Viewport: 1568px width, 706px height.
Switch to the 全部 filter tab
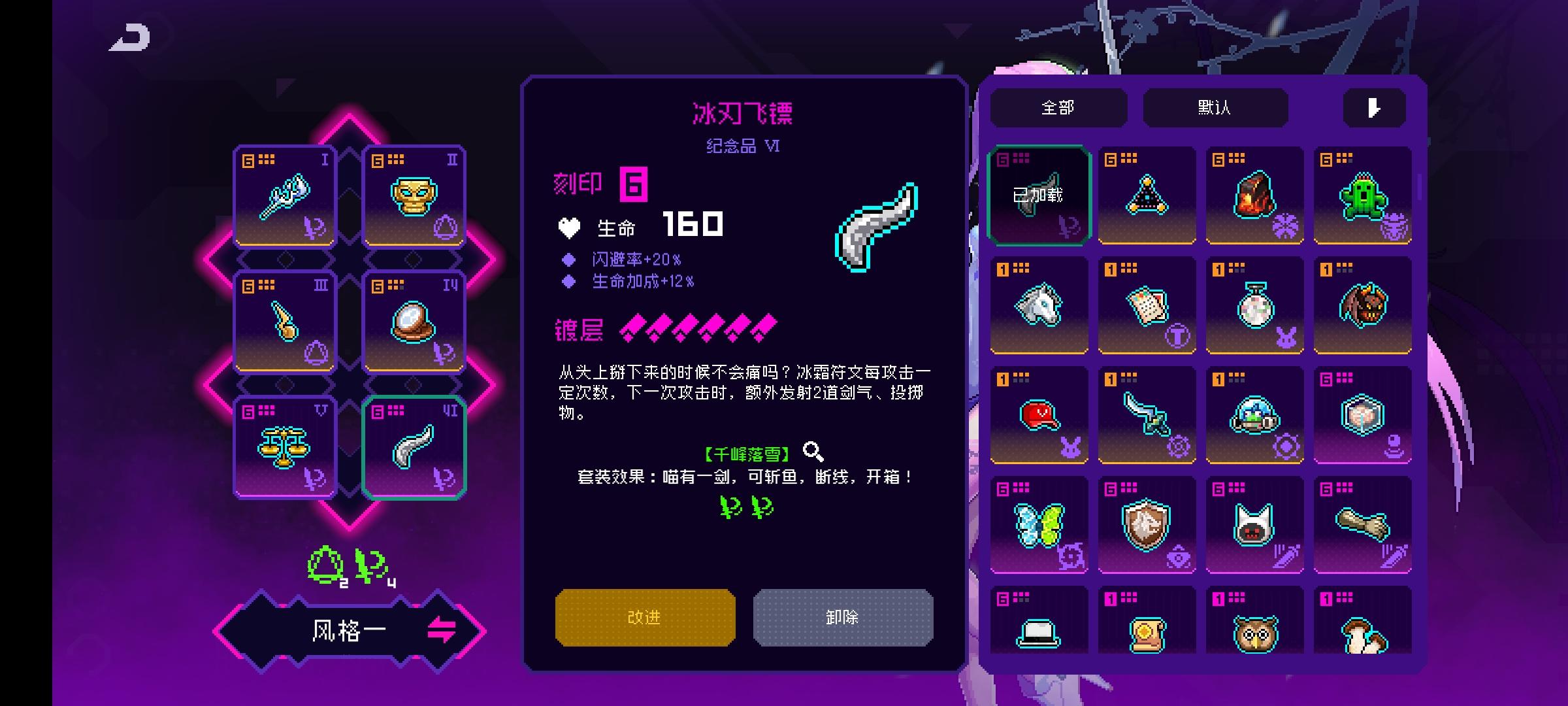pos(1058,107)
